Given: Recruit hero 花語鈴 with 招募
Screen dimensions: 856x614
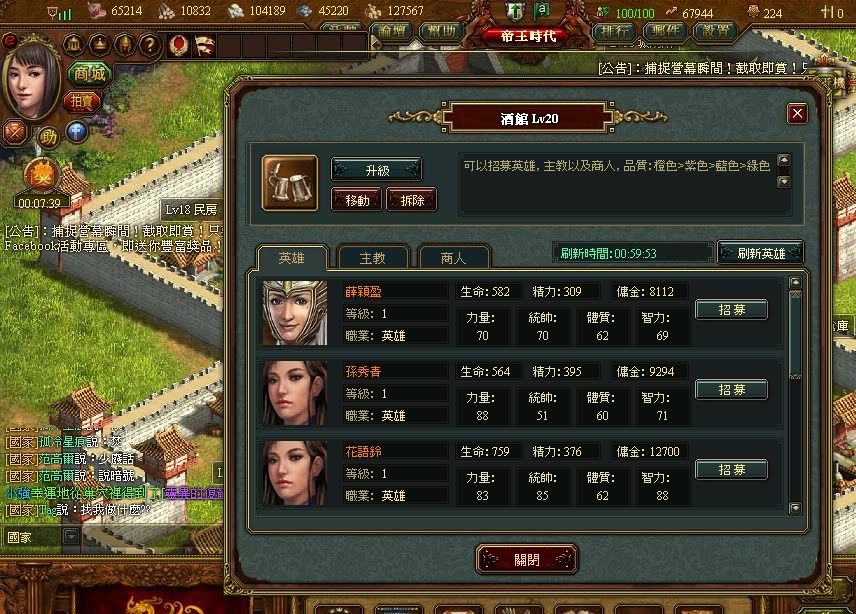Looking at the screenshot, I should (731, 469).
